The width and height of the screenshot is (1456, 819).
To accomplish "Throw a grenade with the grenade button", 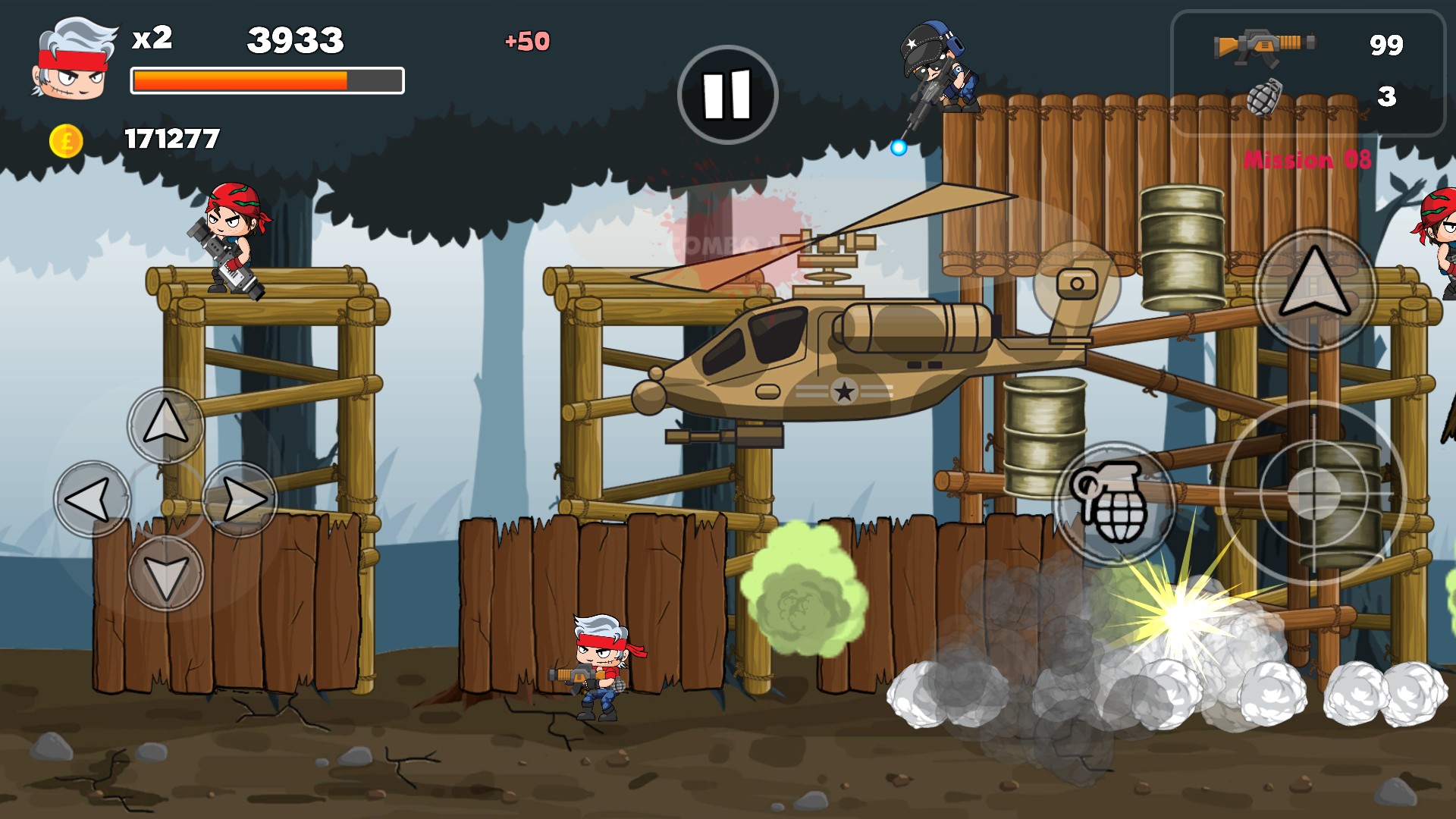I will click(1113, 502).
